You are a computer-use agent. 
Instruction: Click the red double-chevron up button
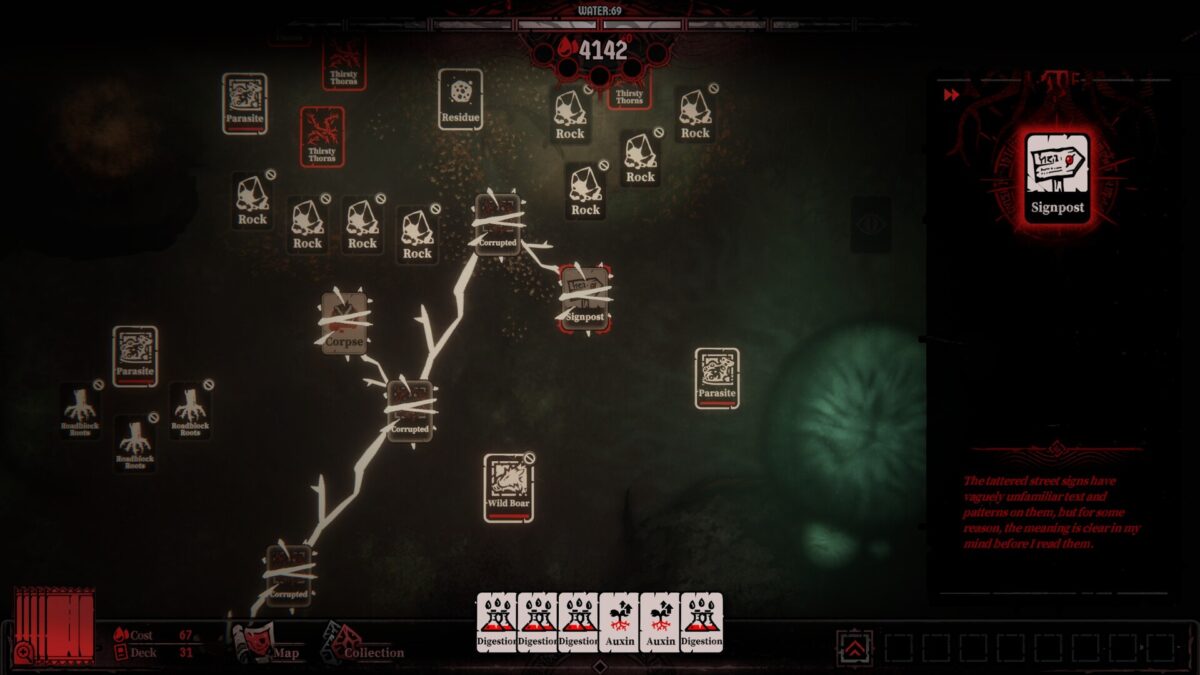(854, 648)
